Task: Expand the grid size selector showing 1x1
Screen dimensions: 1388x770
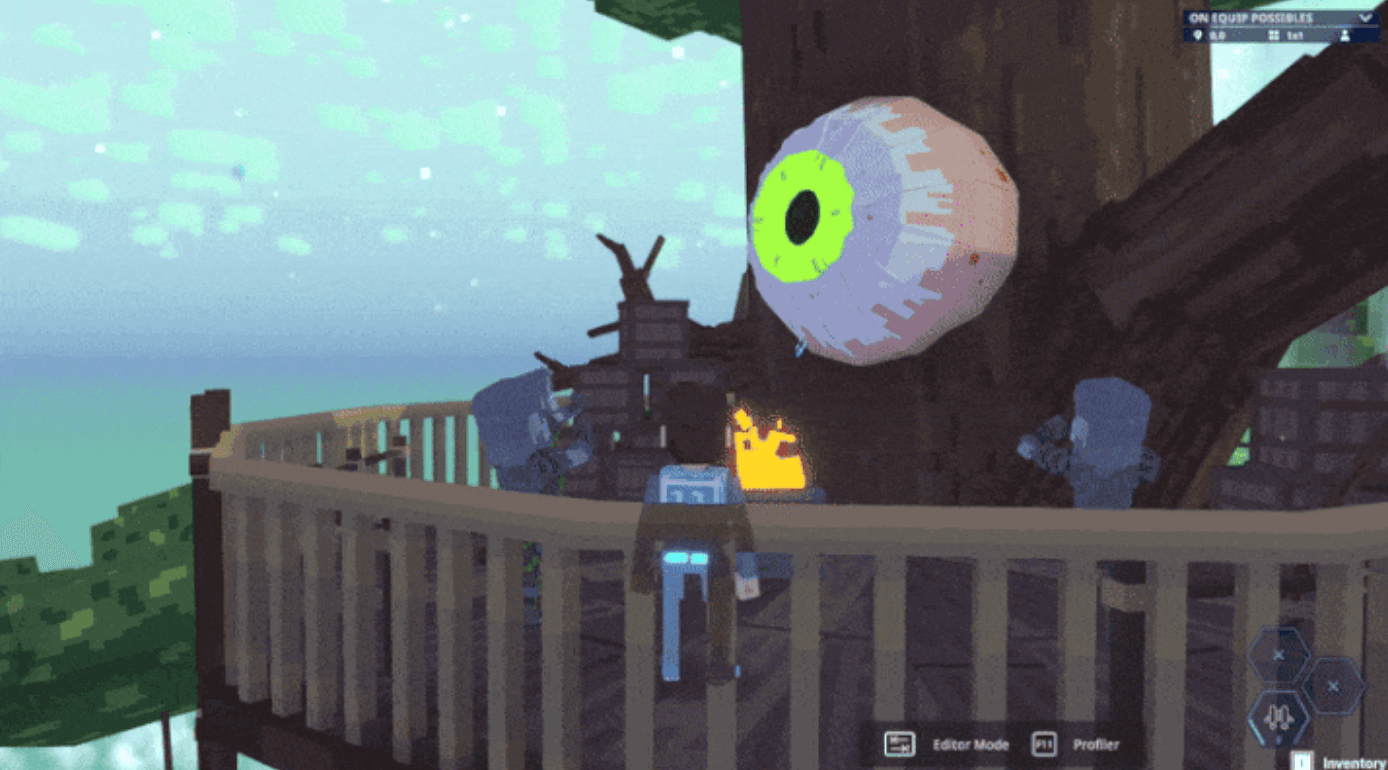Action: tap(1296, 34)
